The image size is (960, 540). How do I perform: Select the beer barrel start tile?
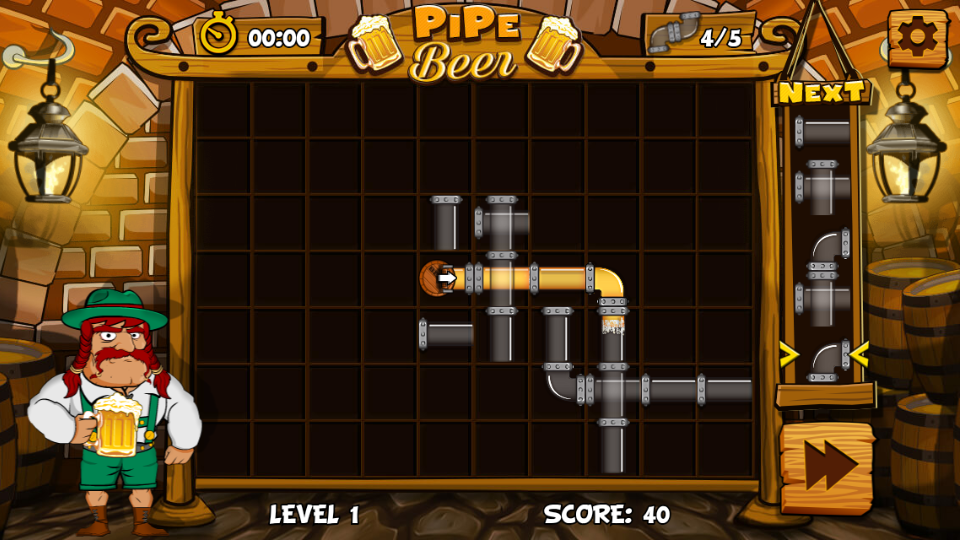438,278
